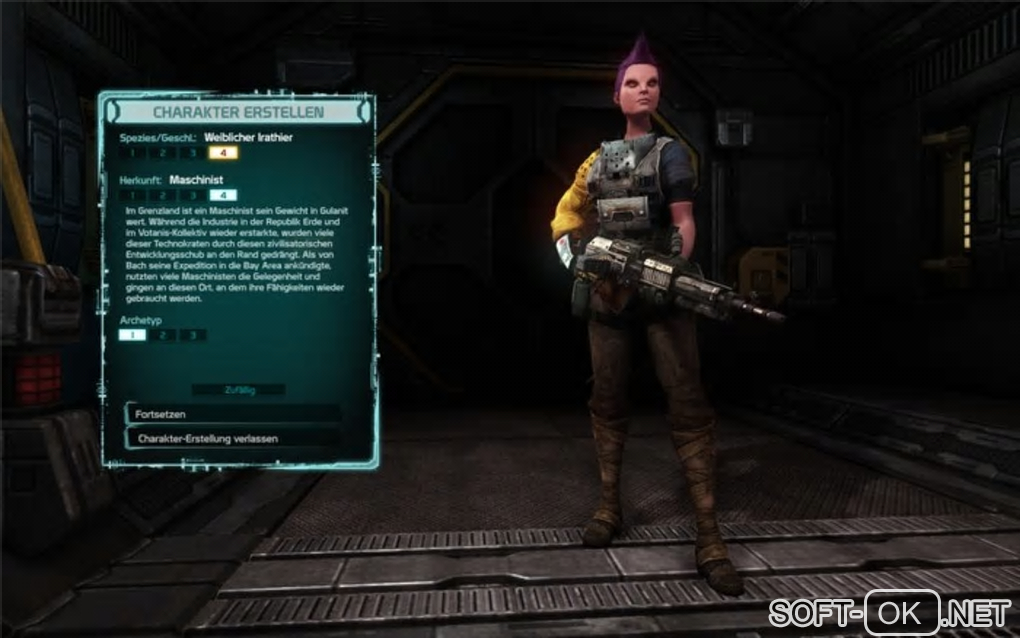This screenshot has height=638, width=1020.
Task: Leave via Charakter-Erstellung verlassen
Action: click(232, 438)
